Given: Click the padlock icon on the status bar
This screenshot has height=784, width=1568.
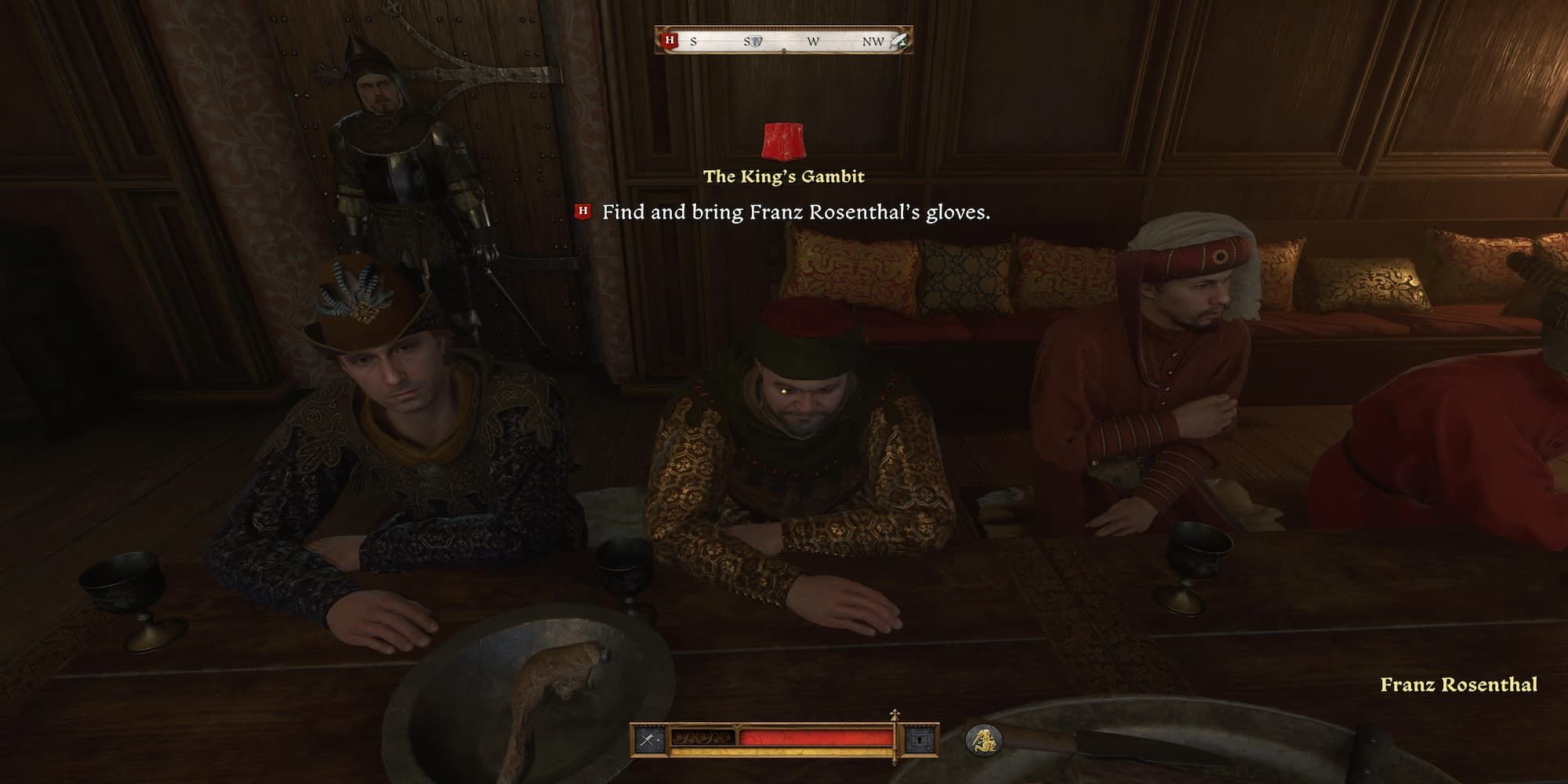Looking at the screenshot, I should point(920,740).
